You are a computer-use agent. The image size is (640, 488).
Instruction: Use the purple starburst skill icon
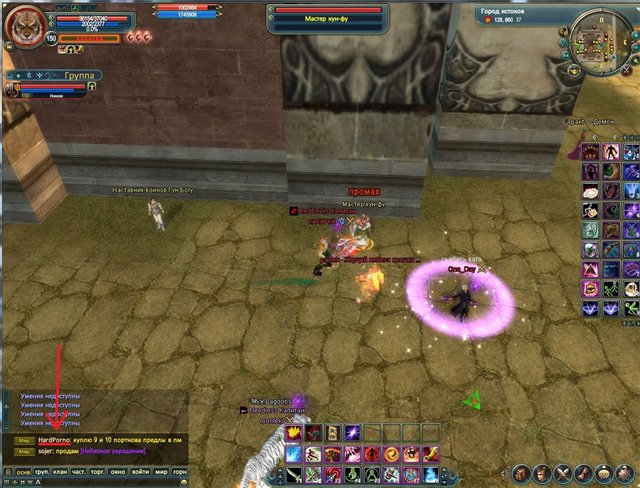[352, 433]
